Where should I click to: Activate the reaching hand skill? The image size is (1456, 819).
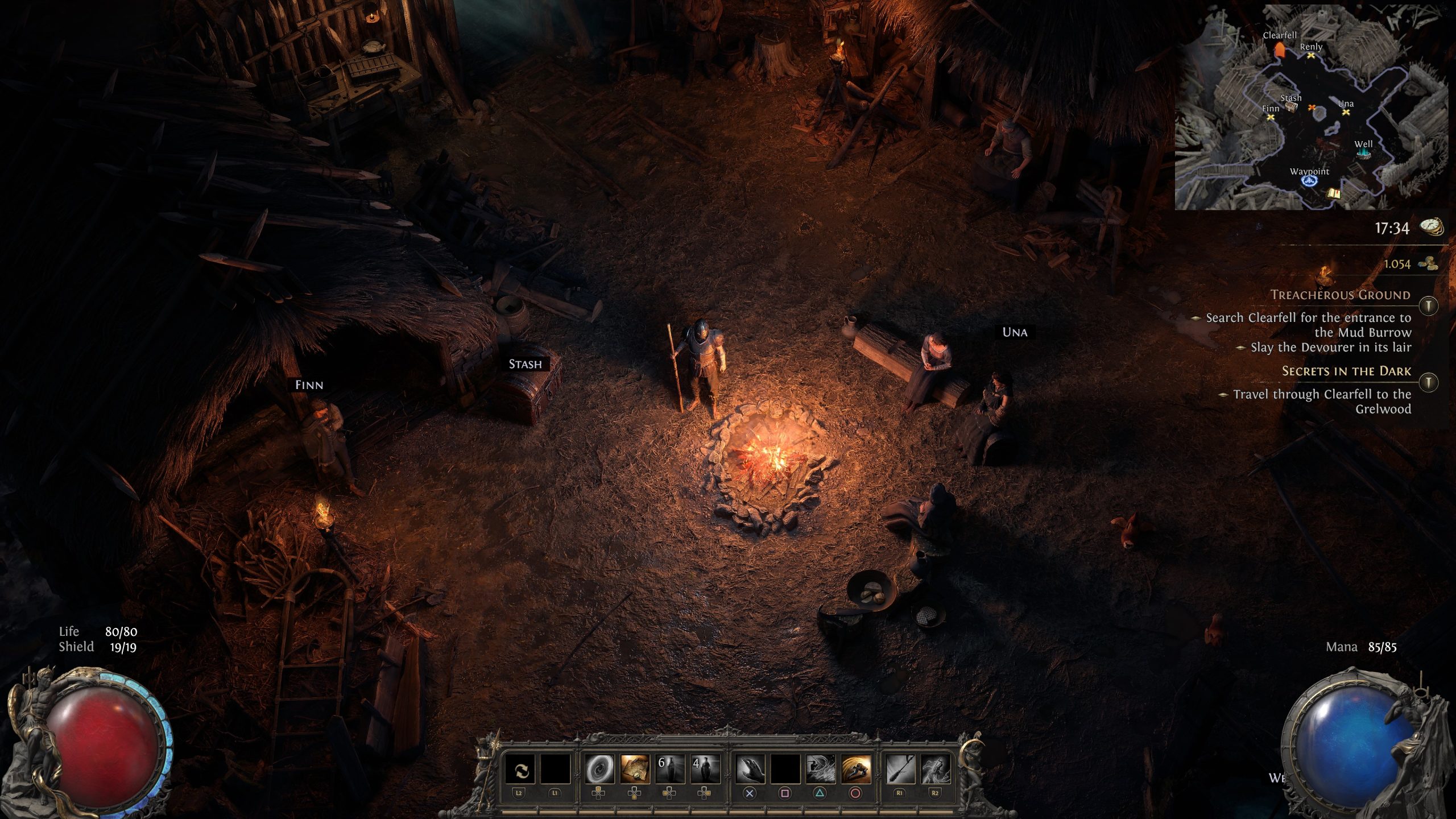pos(750,770)
